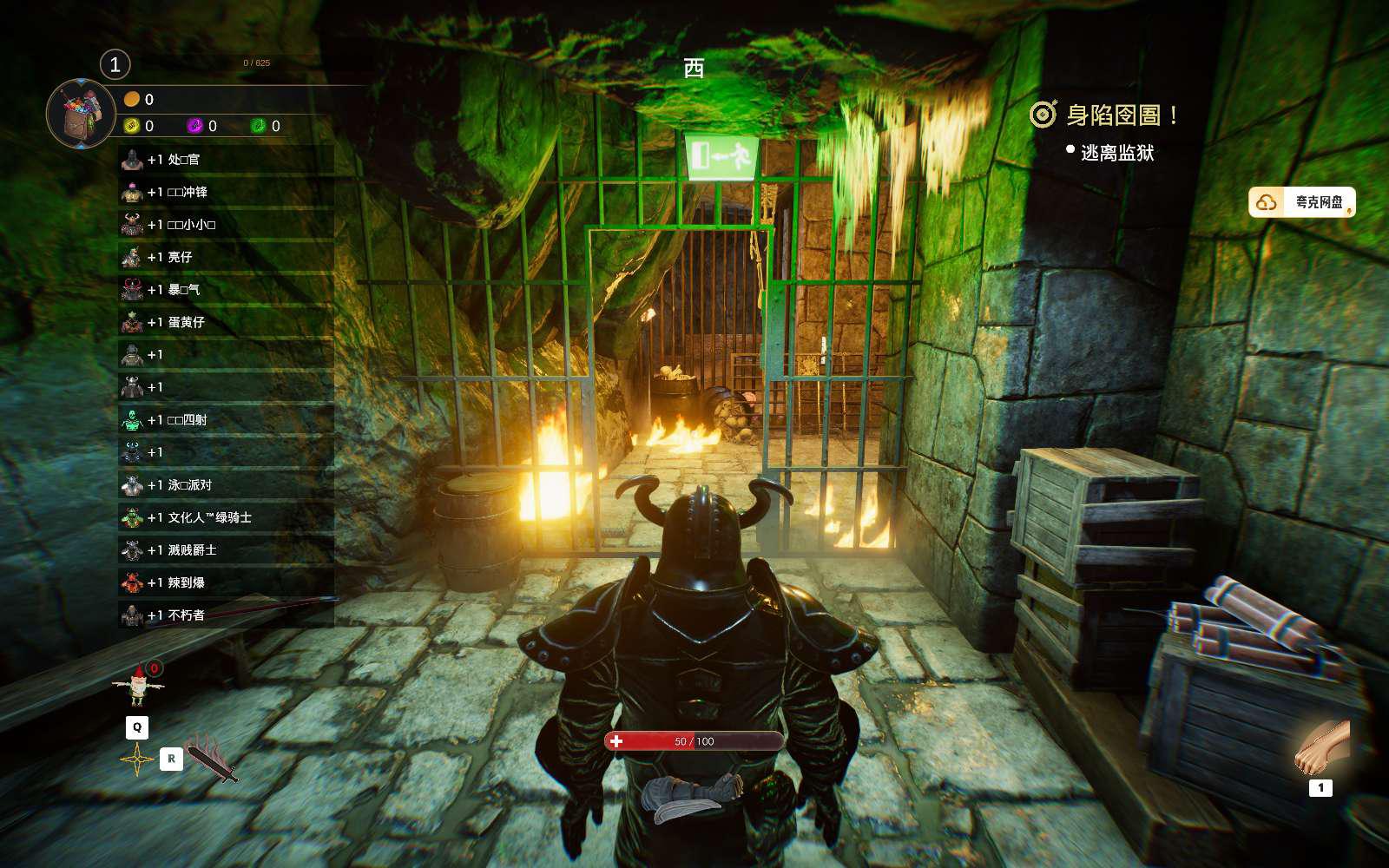Select the 文化人™绿骑士 list entry

[x=226, y=517]
